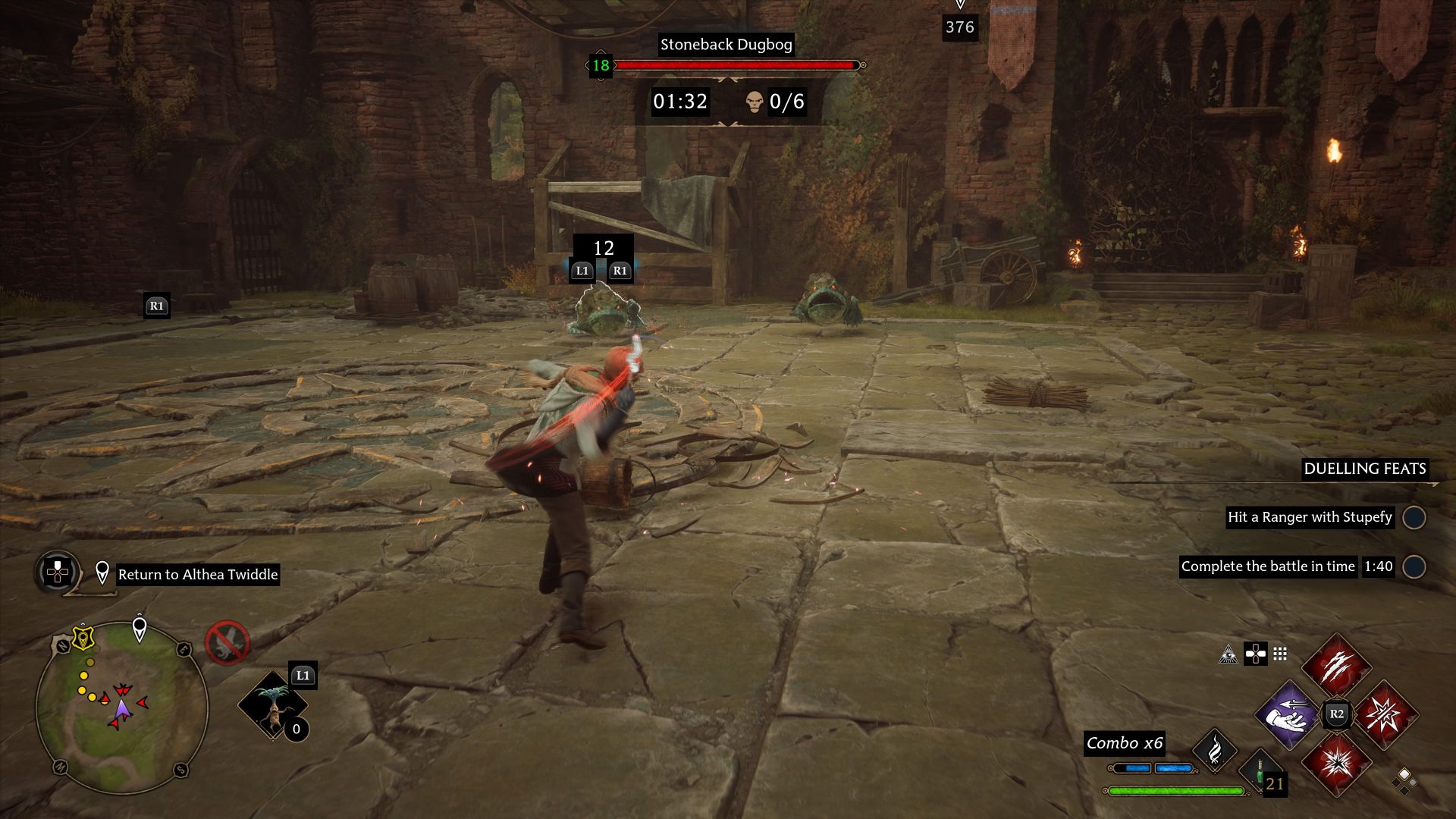
Task: Select the quest tracker 'Return to Althea Twiddle'
Action: coord(198,574)
